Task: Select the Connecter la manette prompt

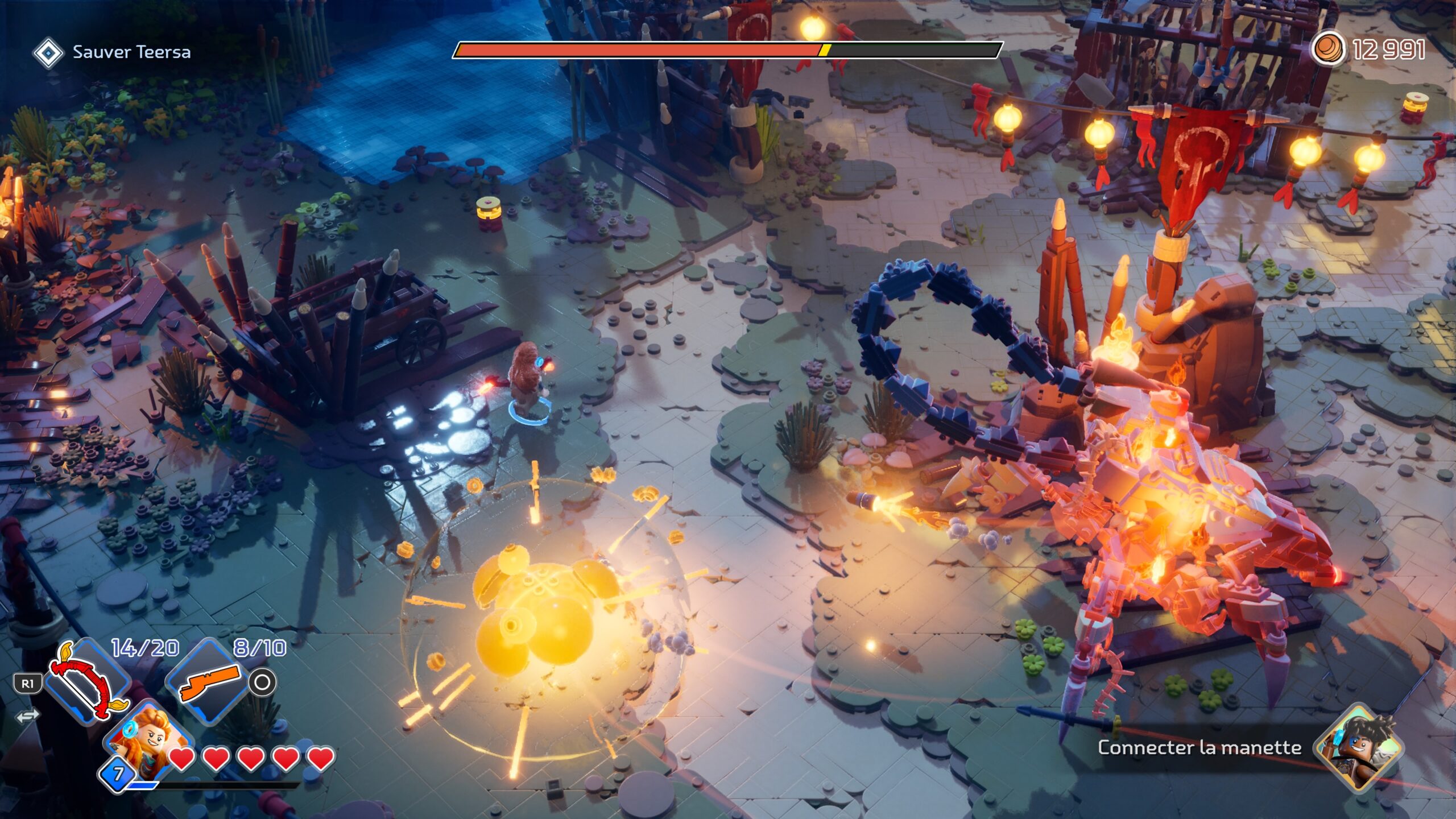Action: pos(1199,747)
